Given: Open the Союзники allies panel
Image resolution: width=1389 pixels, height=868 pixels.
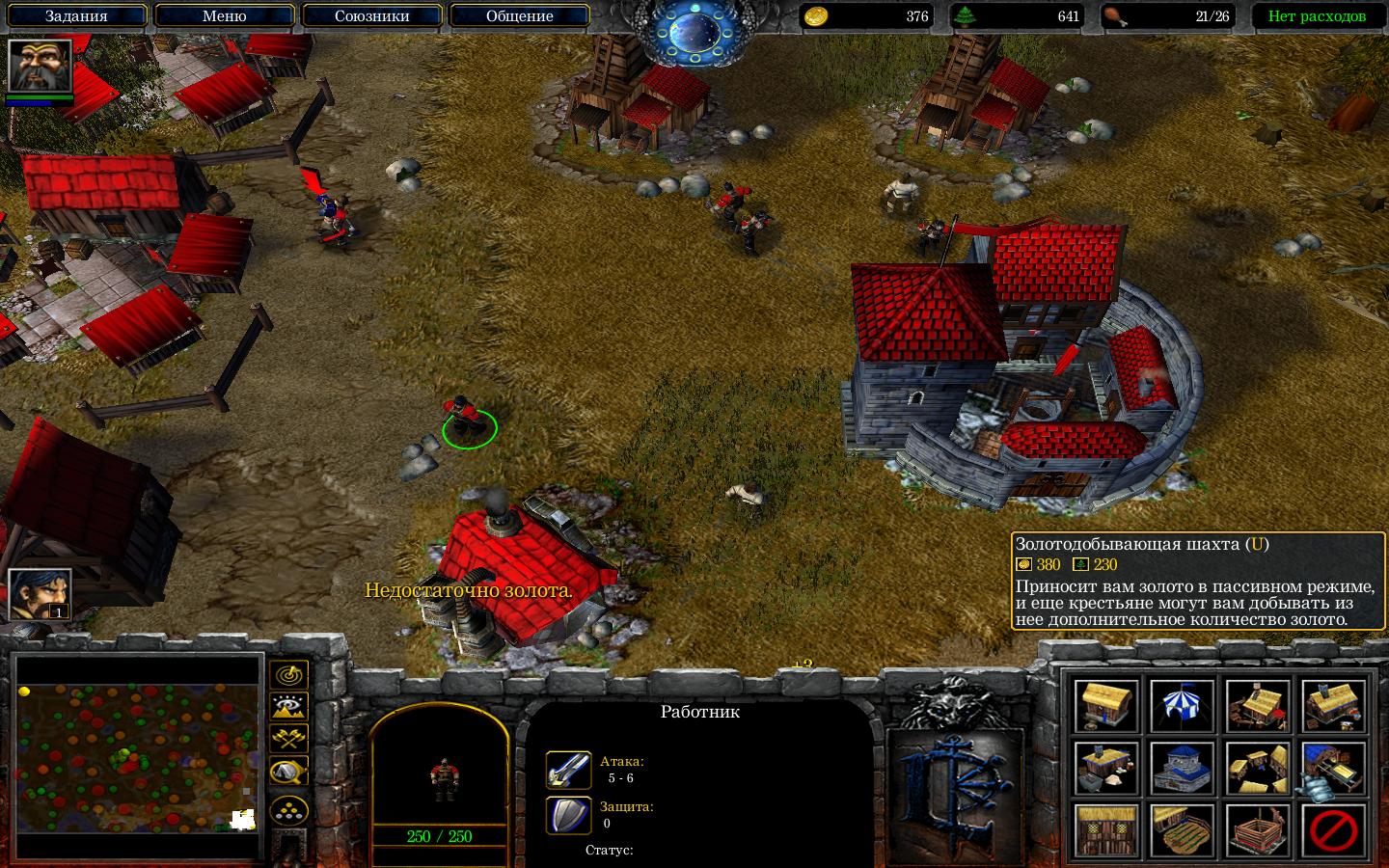Looking at the screenshot, I should [x=371, y=16].
